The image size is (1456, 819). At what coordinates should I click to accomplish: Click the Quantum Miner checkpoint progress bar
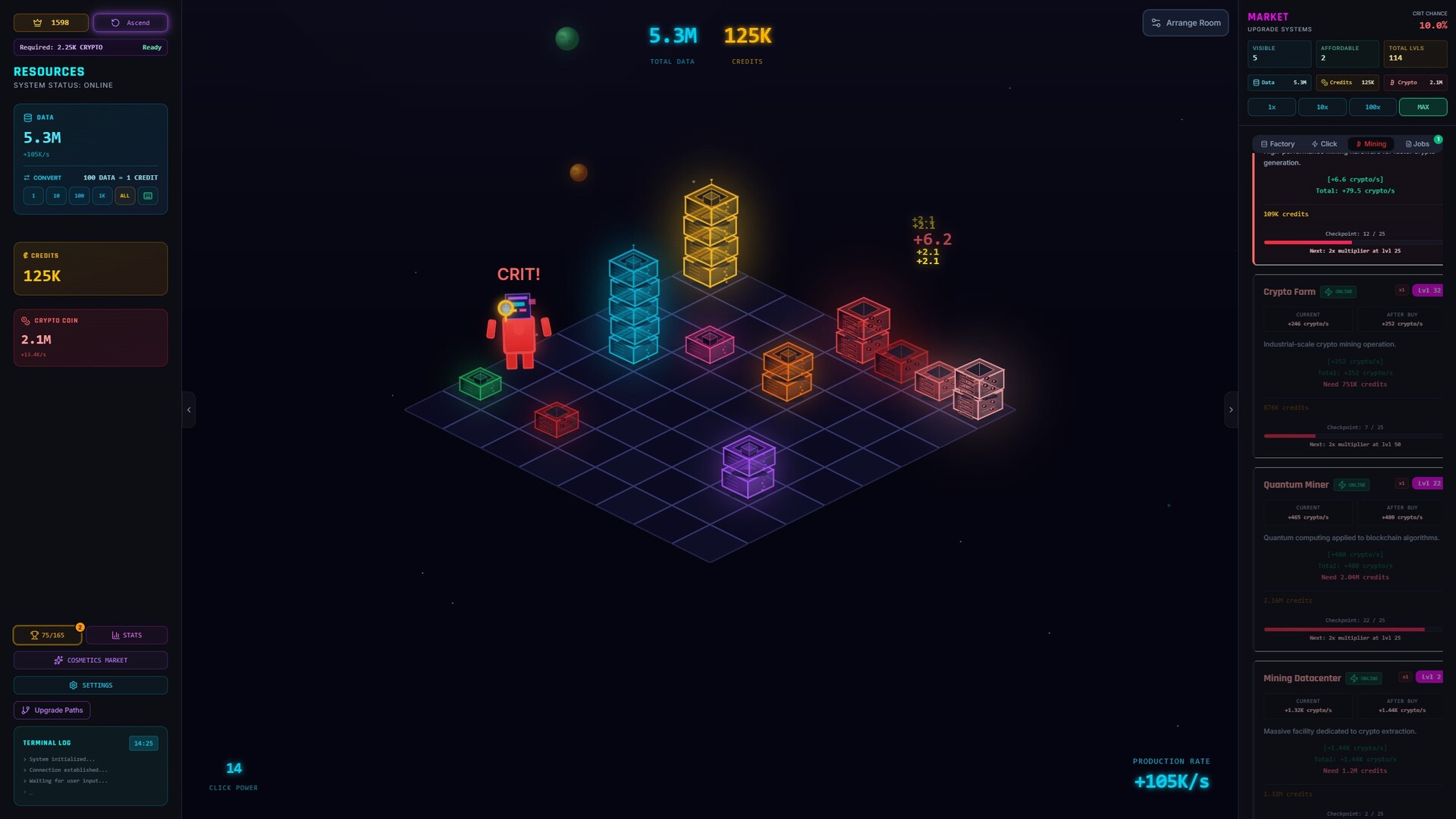[1353, 629]
